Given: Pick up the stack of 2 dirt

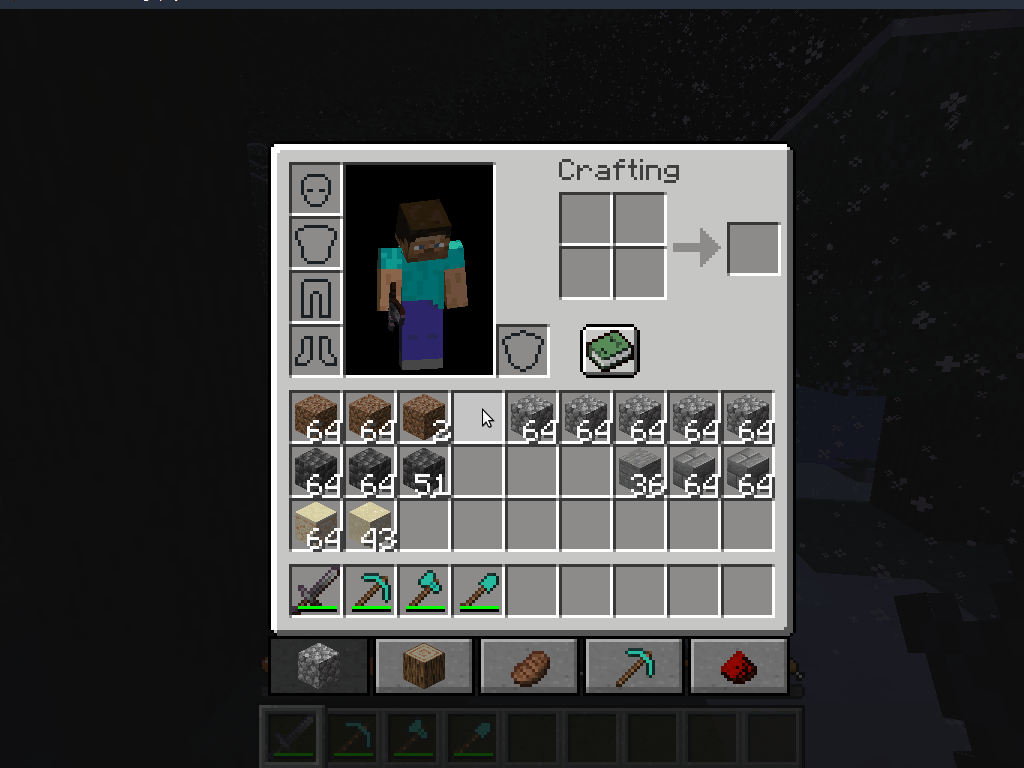Looking at the screenshot, I should 423,418.
